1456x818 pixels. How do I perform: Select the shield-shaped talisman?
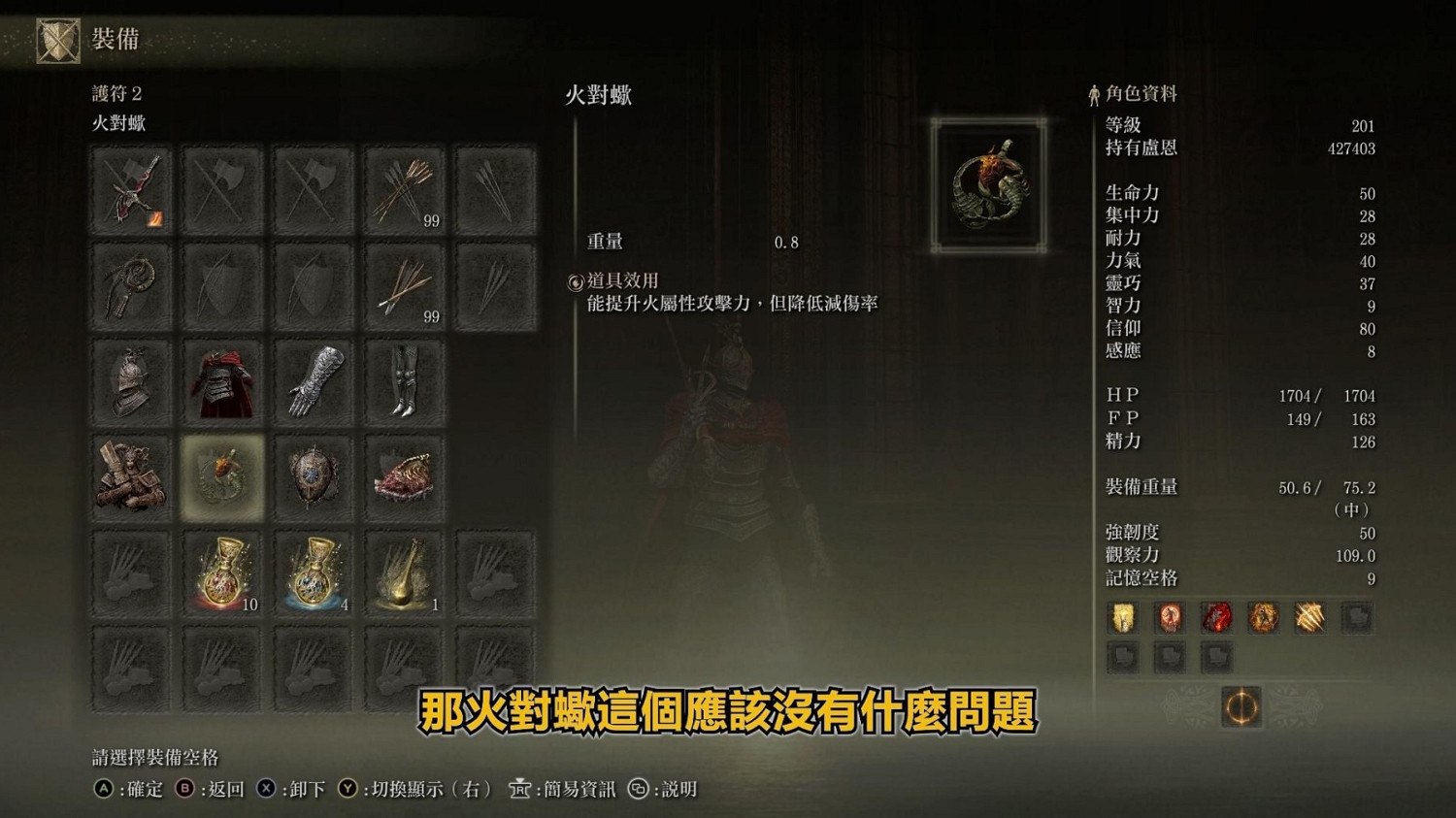pyautogui.click(x=312, y=474)
